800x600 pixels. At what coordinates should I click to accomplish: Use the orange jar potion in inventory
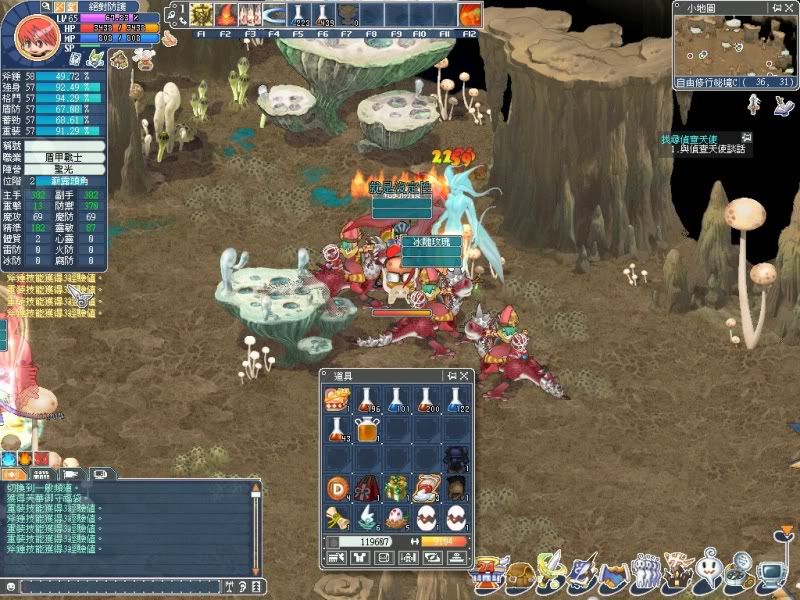(367, 430)
